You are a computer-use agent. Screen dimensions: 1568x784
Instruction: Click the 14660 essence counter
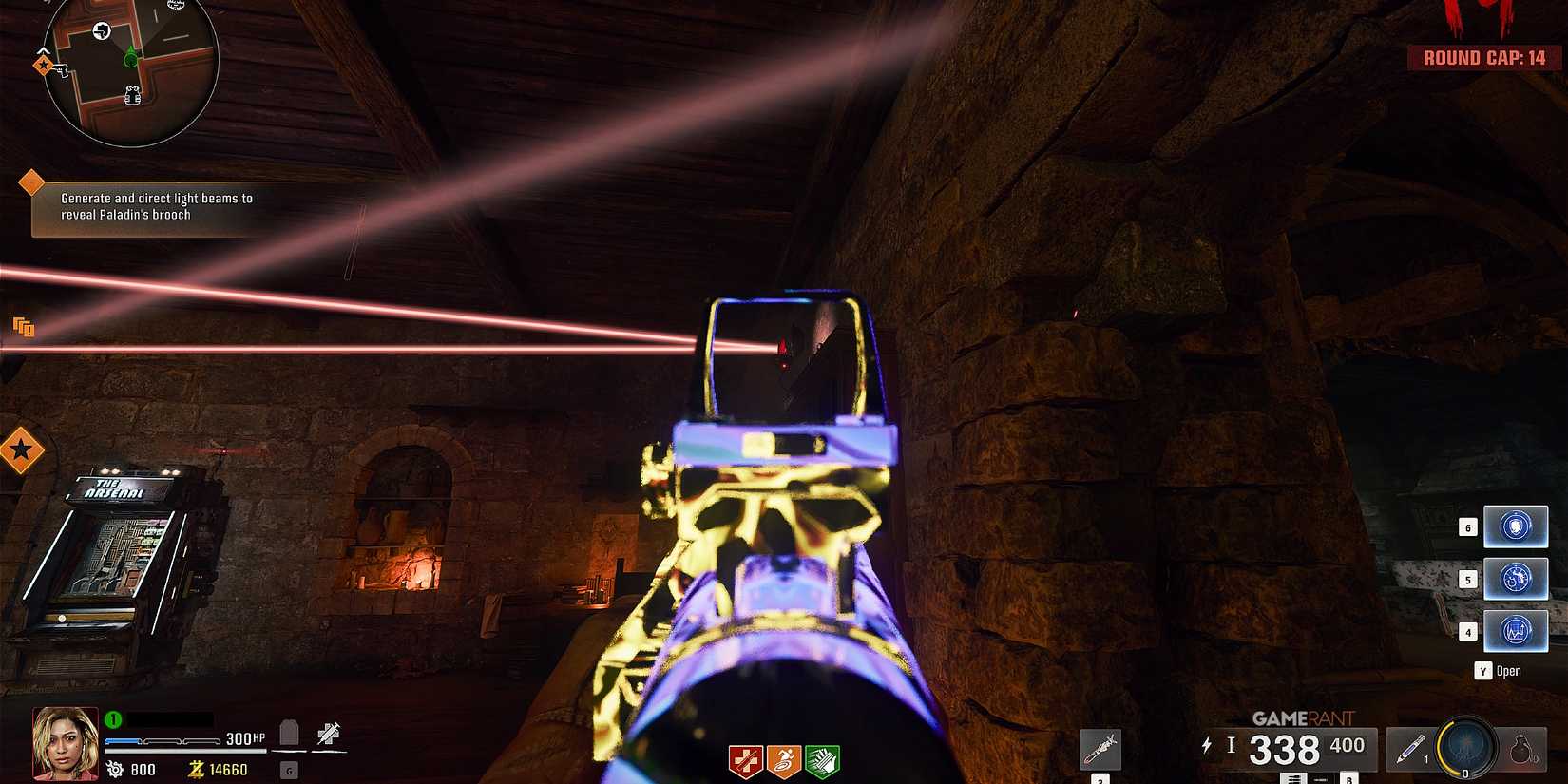pyautogui.click(x=228, y=770)
